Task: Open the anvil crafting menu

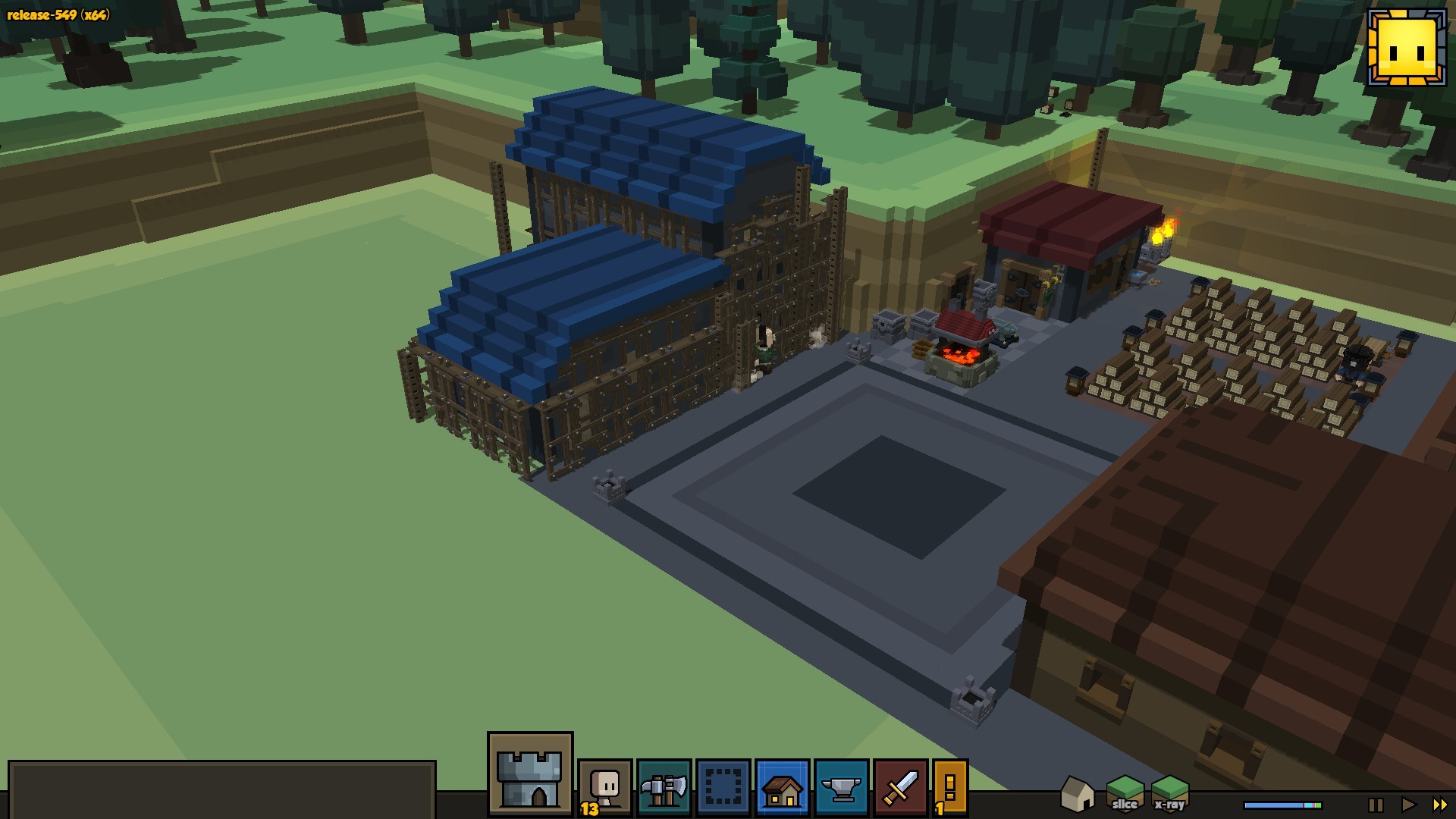Action: point(841,787)
